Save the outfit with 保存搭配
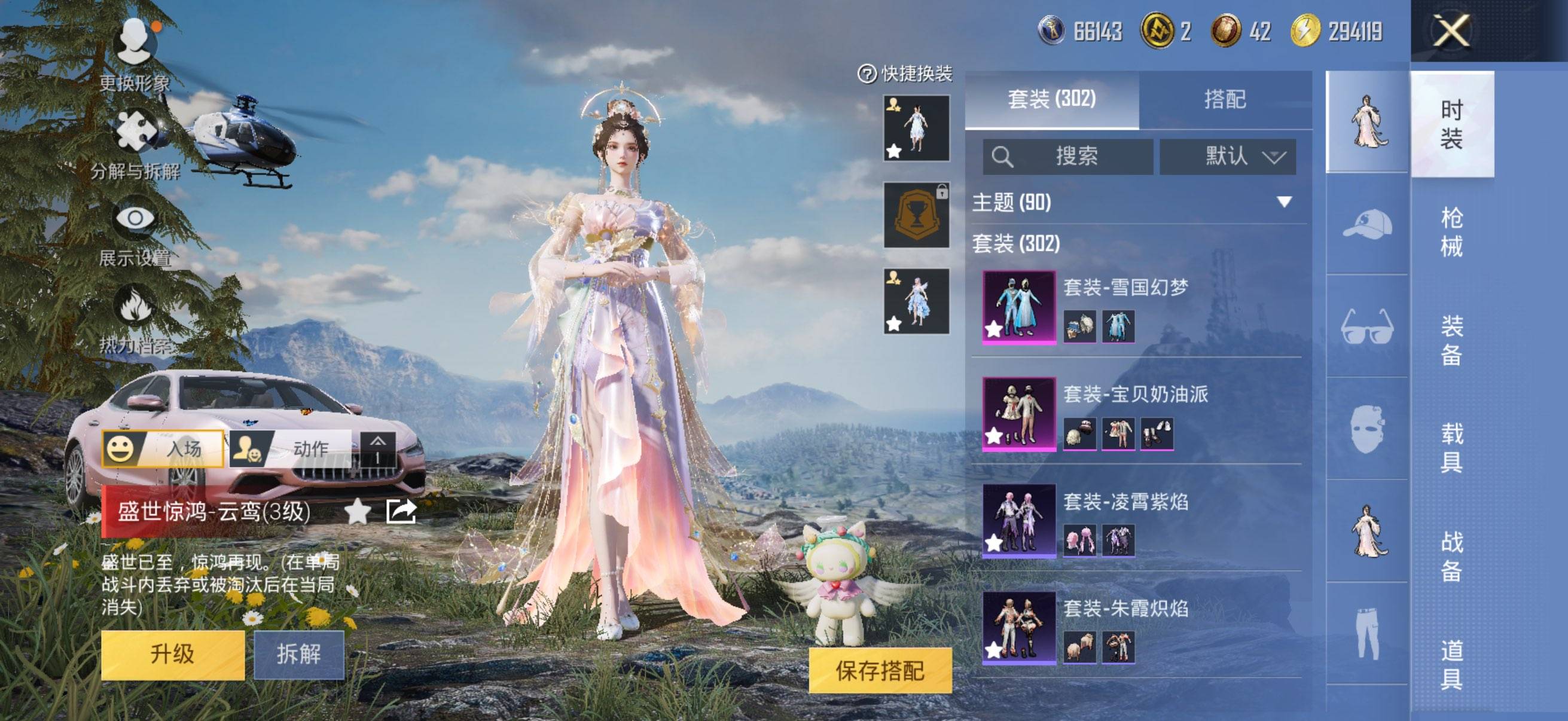This screenshot has width=1568, height=721. click(880, 671)
